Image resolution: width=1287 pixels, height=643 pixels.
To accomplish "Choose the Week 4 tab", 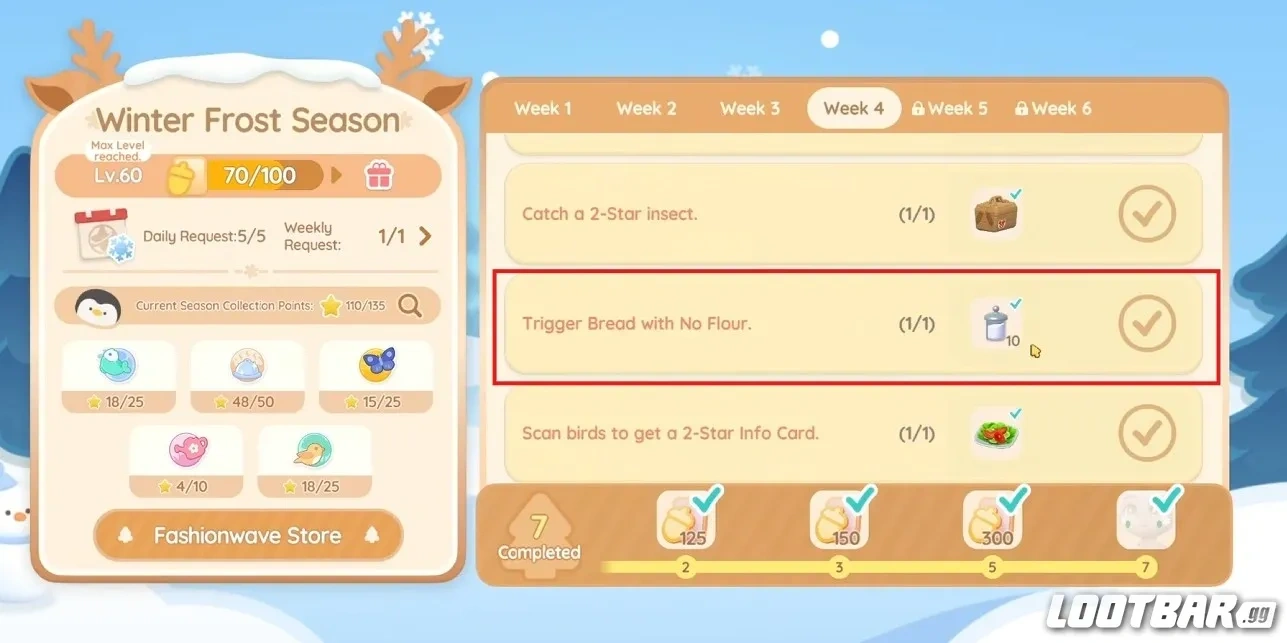I will click(x=853, y=108).
